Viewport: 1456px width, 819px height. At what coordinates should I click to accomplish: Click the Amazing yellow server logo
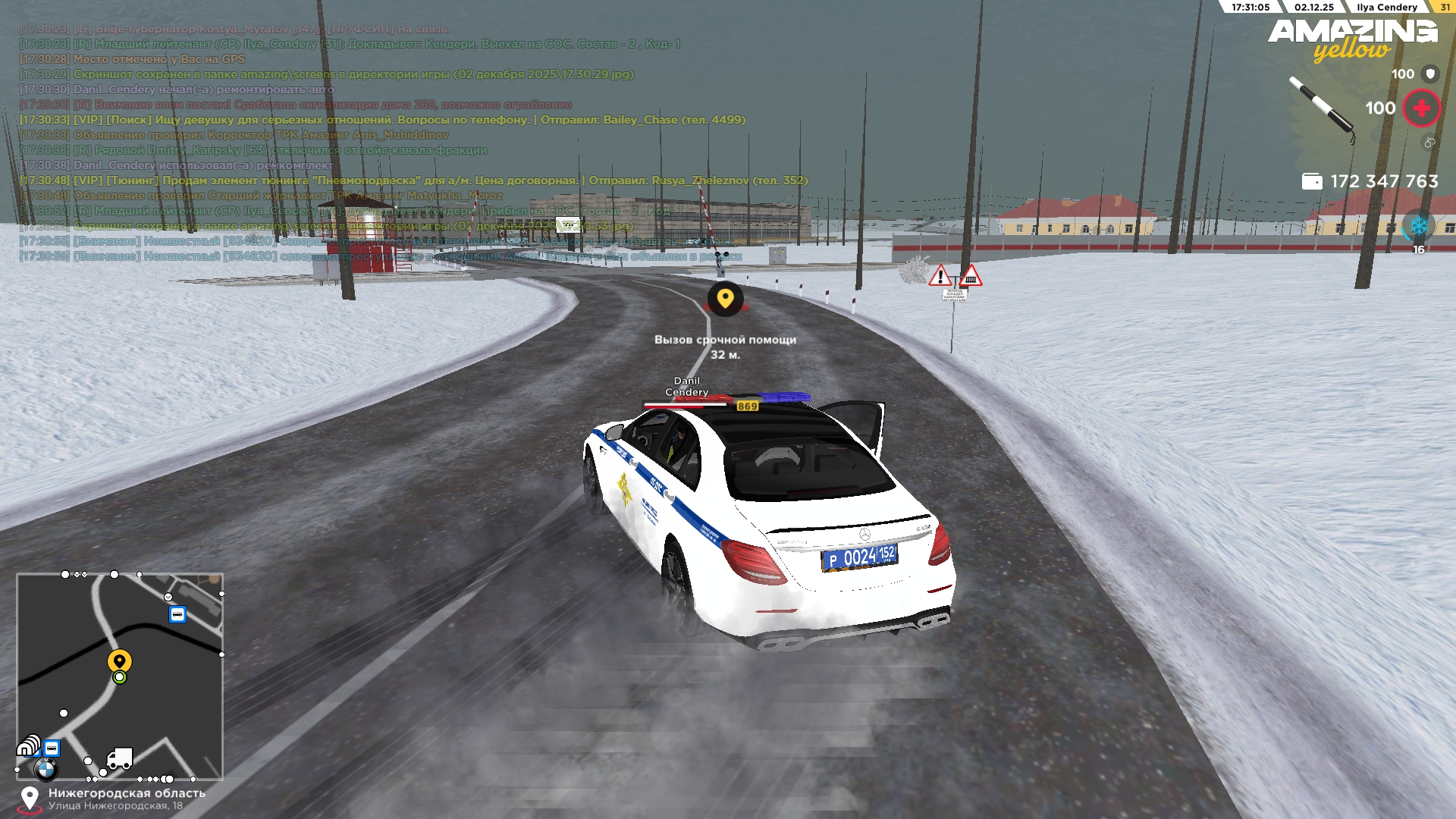(1352, 39)
